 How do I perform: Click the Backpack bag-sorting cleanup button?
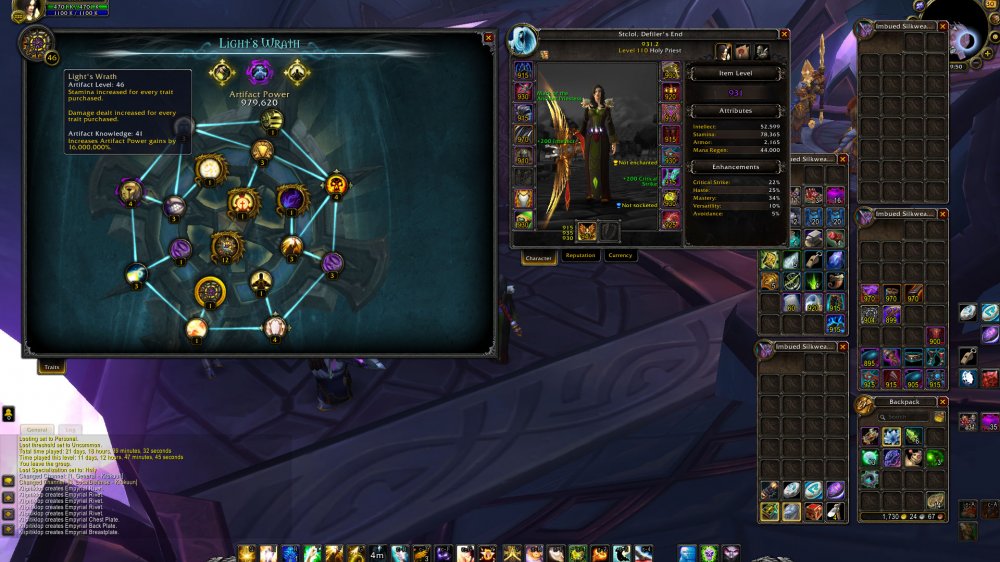[x=940, y=416]
